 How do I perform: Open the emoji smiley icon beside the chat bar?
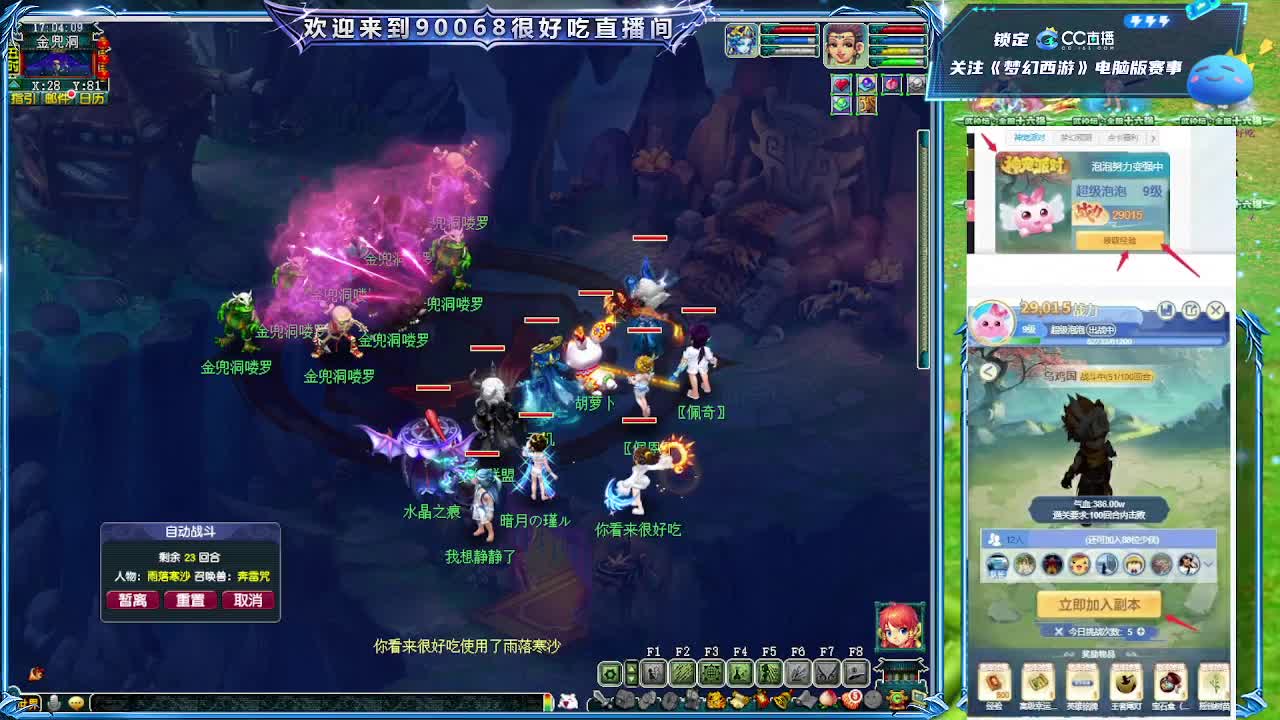coord(77,703)
